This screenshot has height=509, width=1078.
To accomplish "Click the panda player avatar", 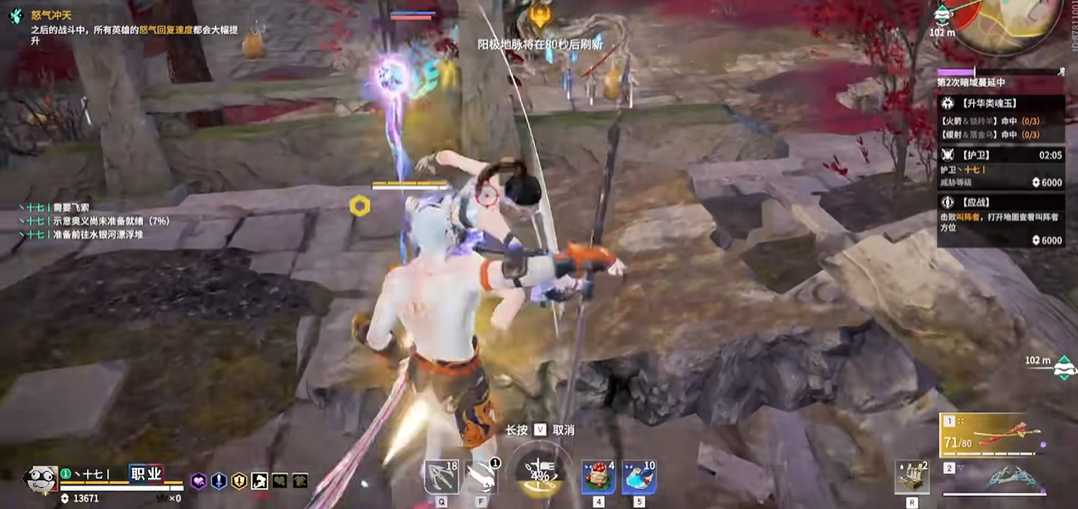I will click(x=40, y=477).
